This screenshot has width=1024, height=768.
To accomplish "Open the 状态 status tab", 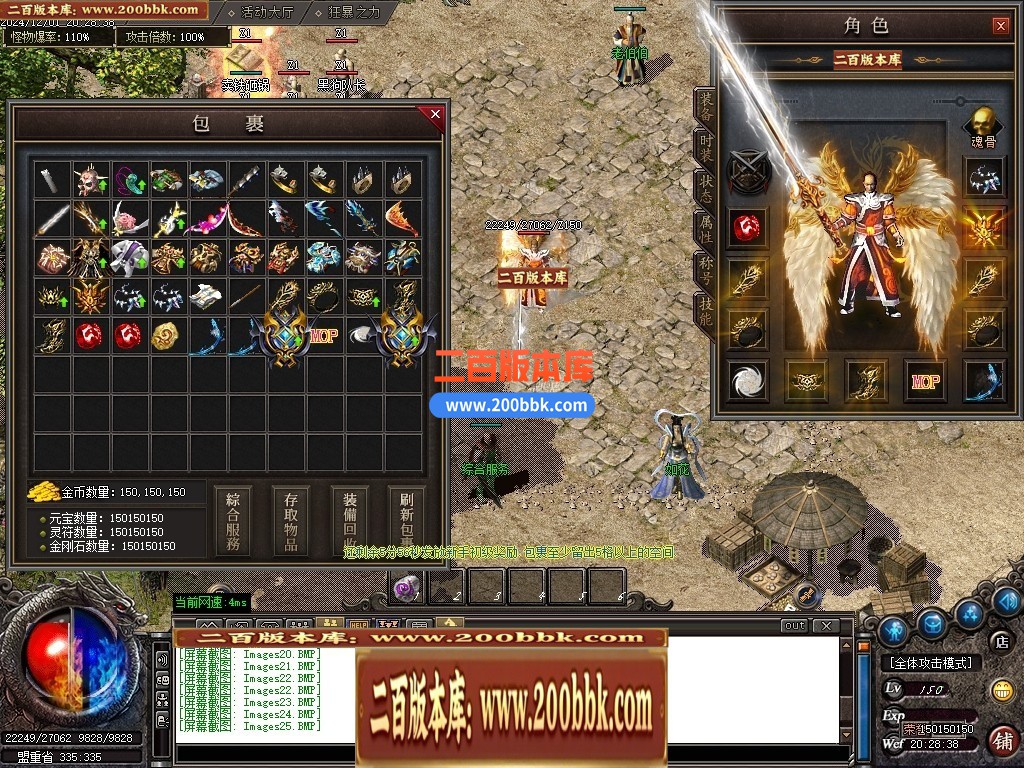I will click(705, 189).
